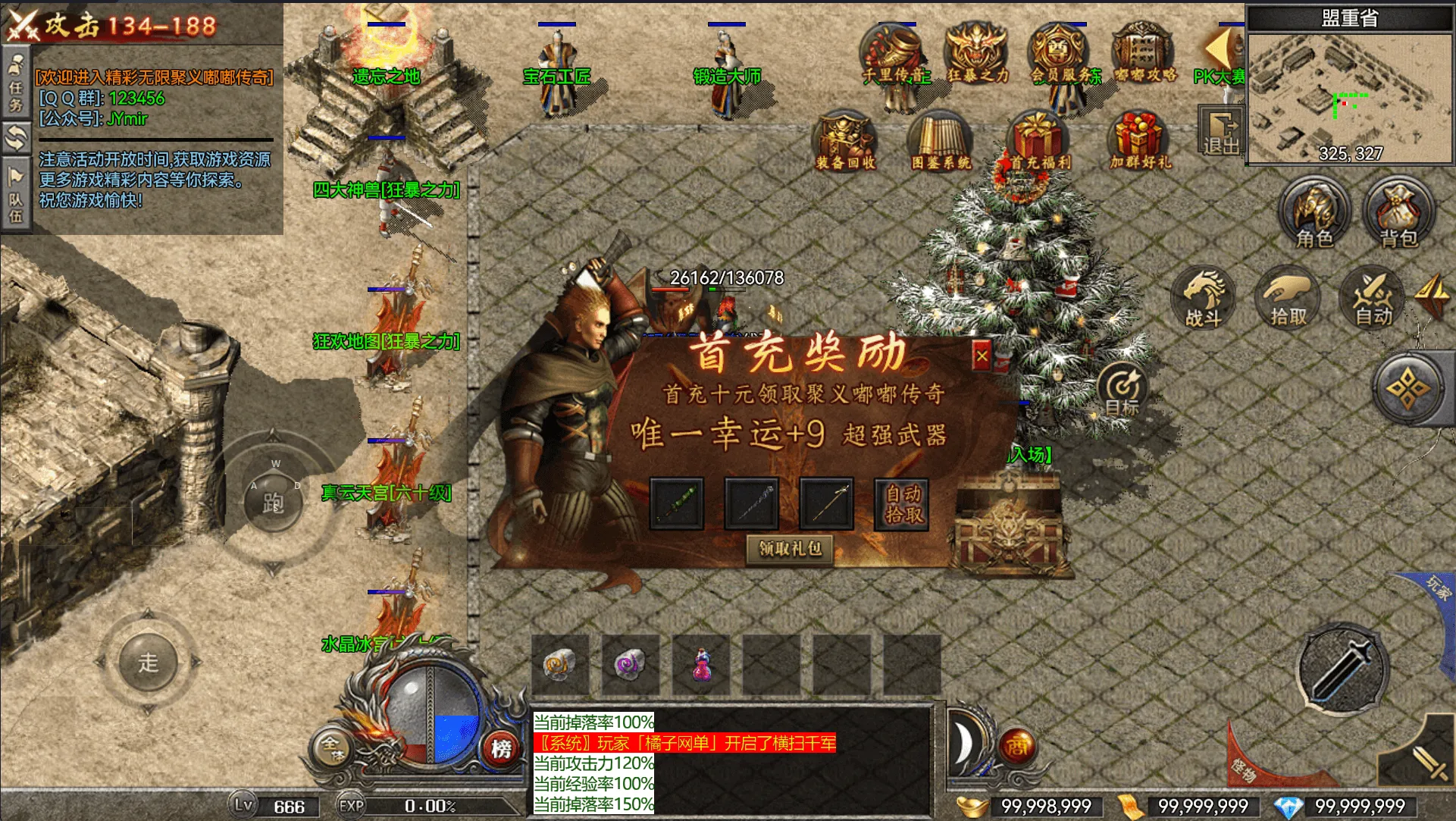The width and height of the screenshot is (1456, 821).
Task: Open the 商 shop button
Action: pos(1016,747)
